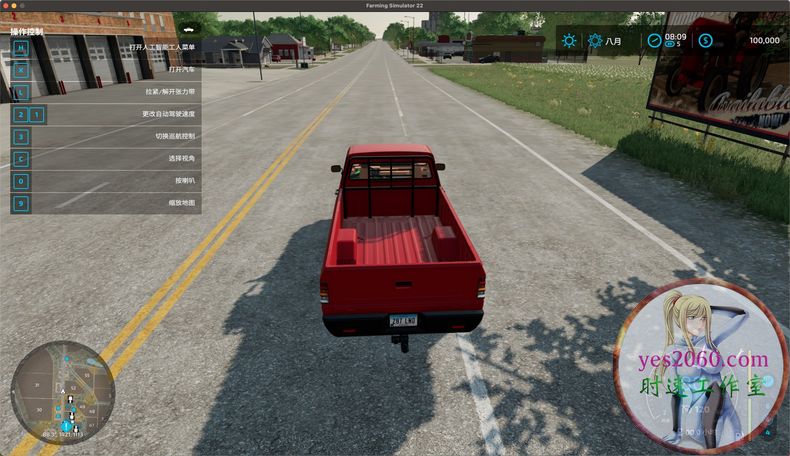
Task: Select the blue exclamation marker on the minimap
Action: [66, 426]
